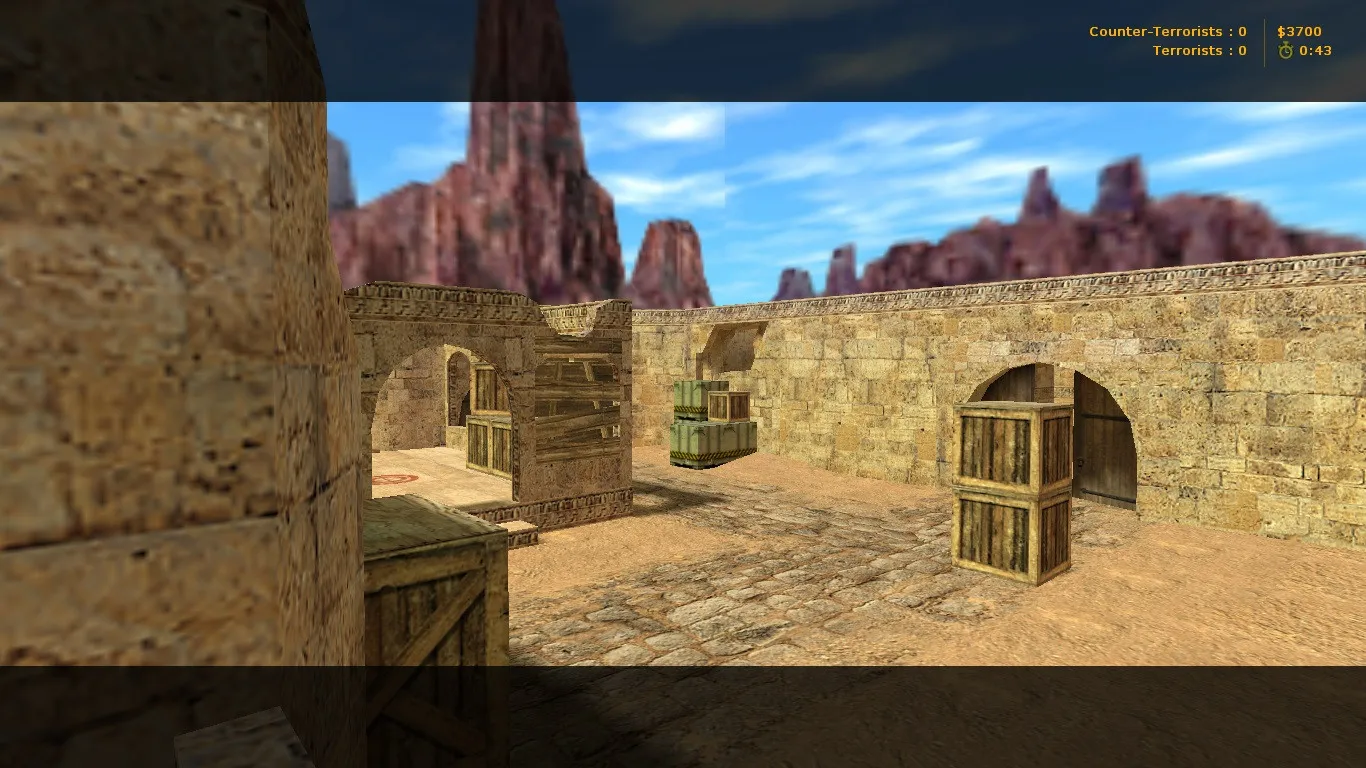This screenshot has height=768, width=1366.
Task: Click the 0:43 timer text
Action: coord(1313,50)
